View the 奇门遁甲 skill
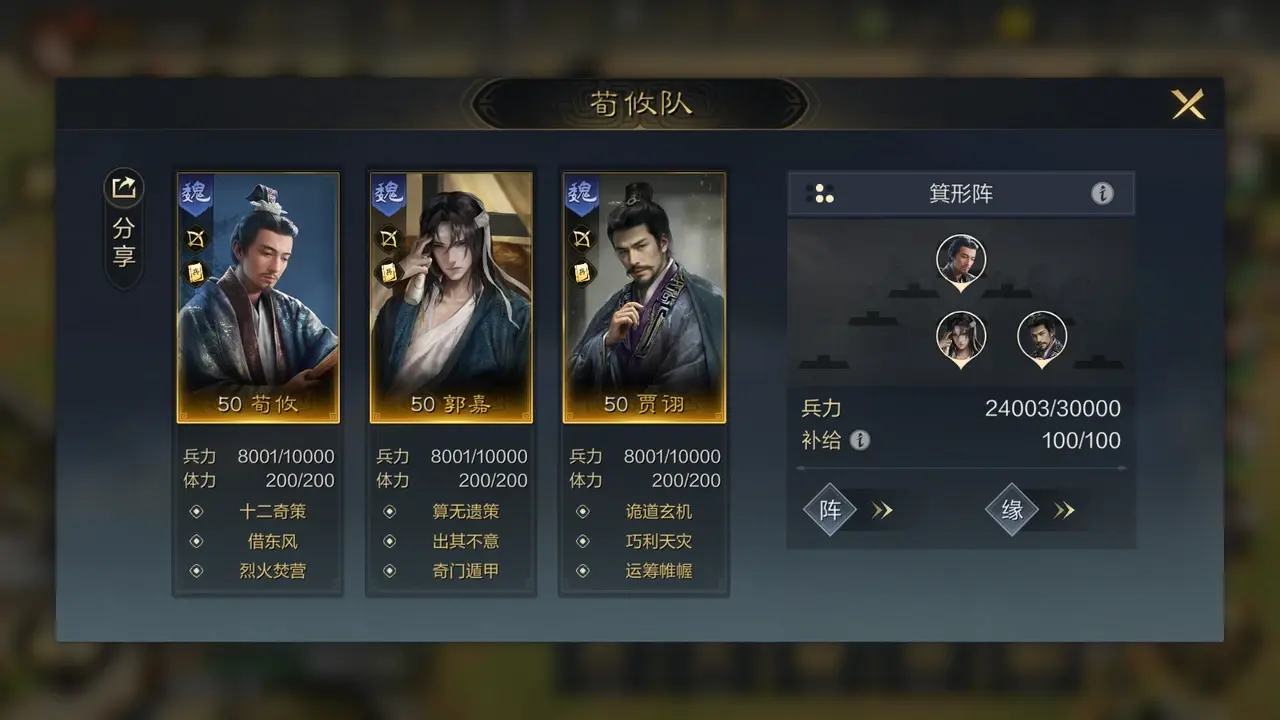The height and width of the screenshot is (720, 1280). tap(465, 571)
